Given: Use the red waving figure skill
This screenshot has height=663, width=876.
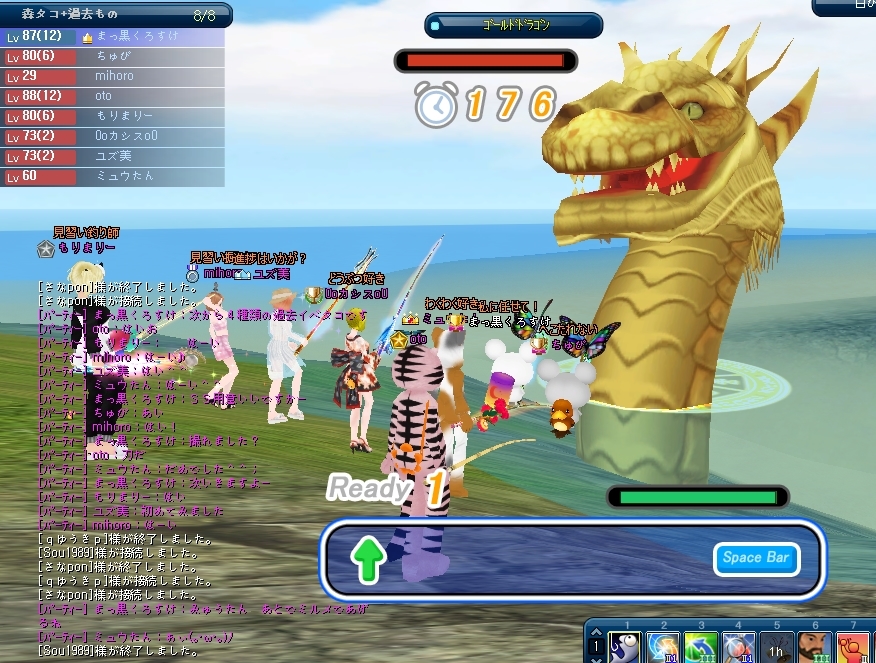Looking at the screenshot, I should coord(853,647).
